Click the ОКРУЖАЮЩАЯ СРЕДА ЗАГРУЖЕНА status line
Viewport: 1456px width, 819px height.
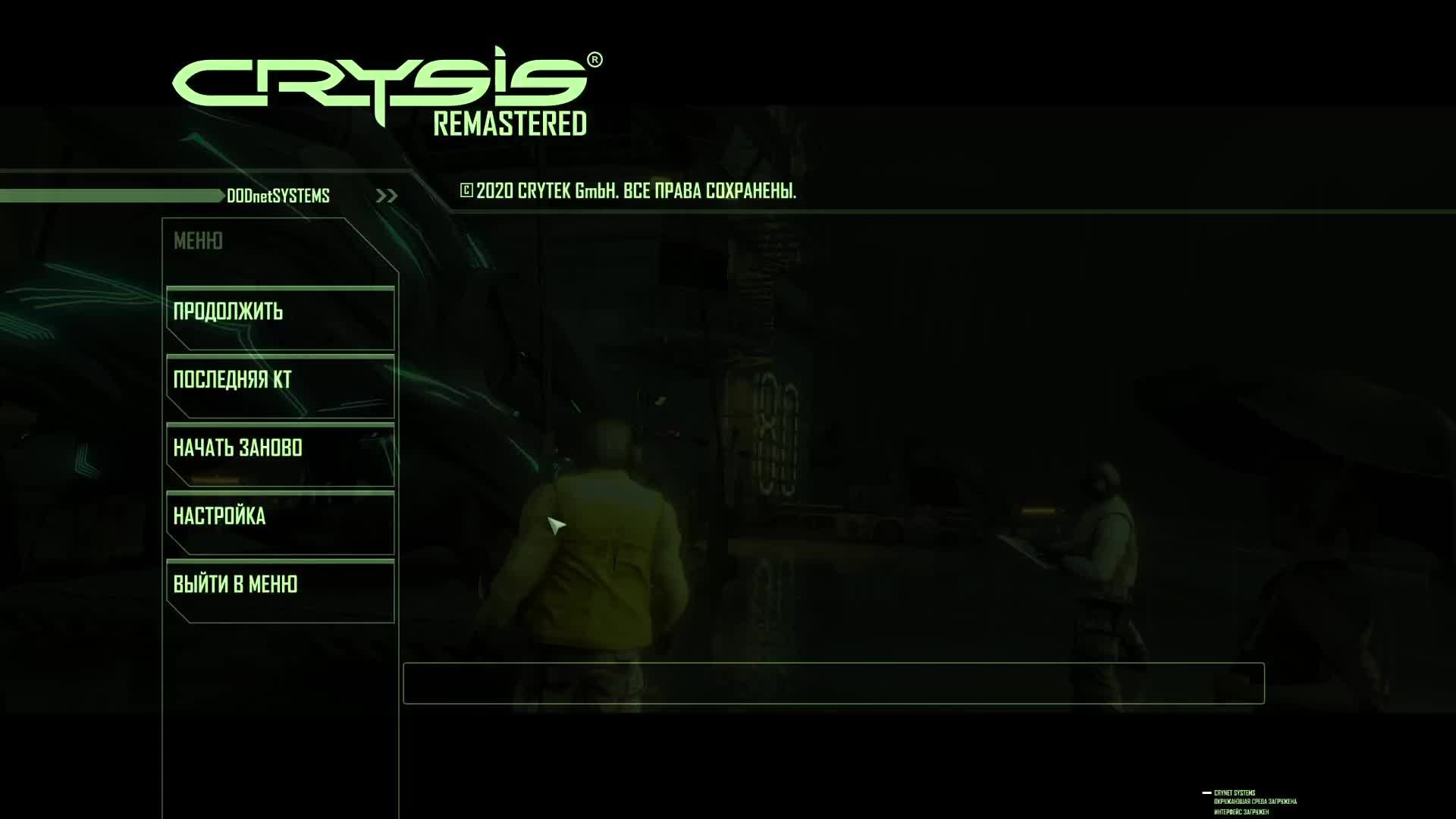1254,800
